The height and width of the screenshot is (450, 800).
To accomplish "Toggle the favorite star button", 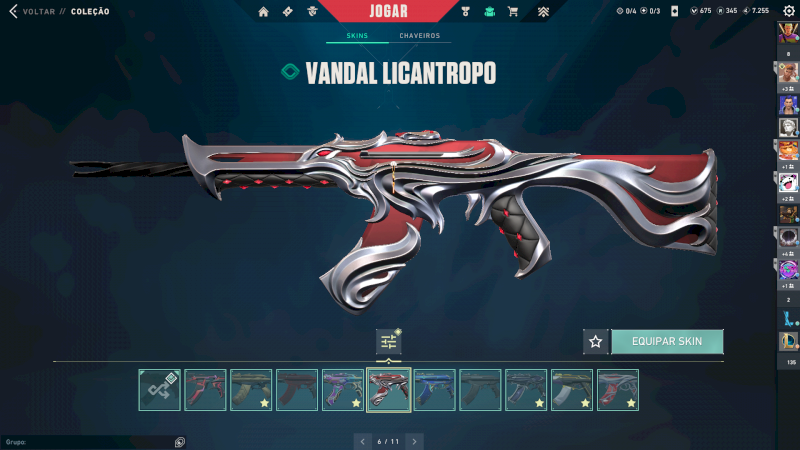I will [x=596, y=341].
